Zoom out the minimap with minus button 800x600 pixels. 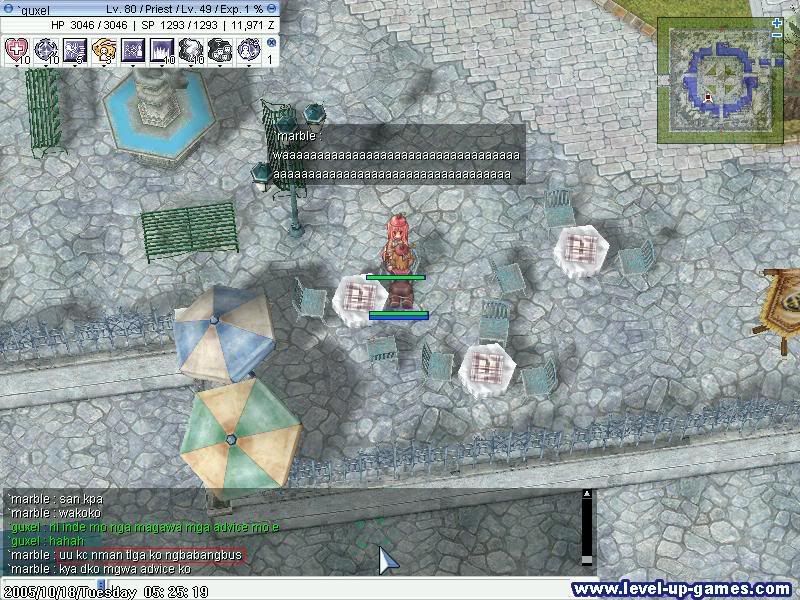(x=777, y=35)
